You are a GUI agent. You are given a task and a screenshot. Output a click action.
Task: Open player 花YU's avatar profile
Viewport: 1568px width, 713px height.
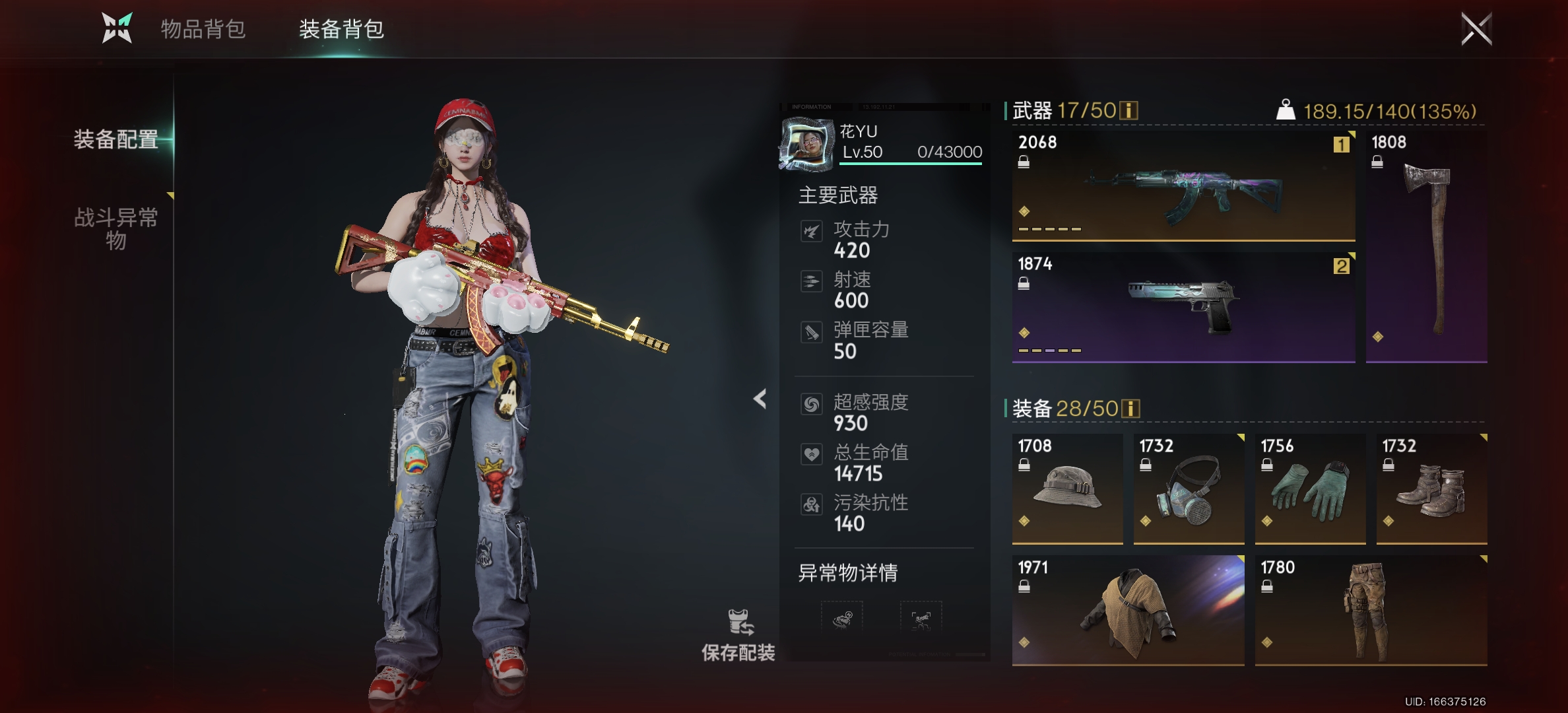click(806, 143)
